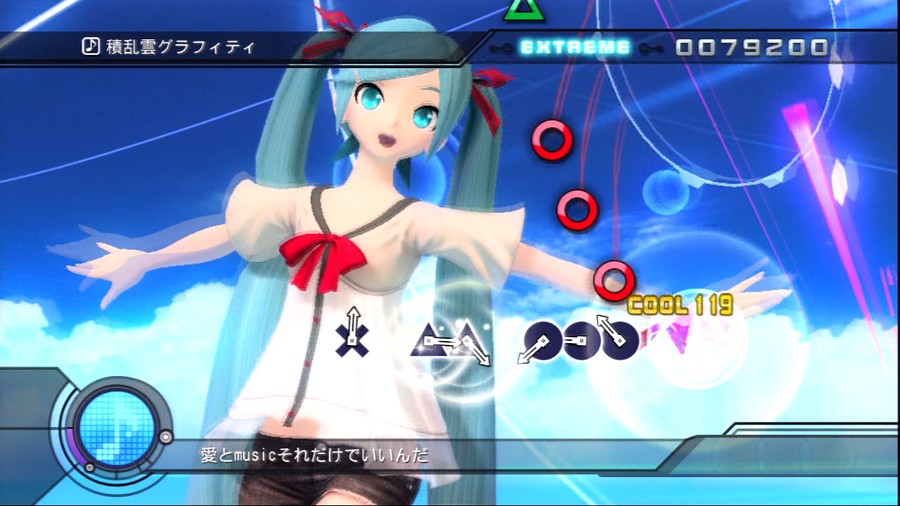
Task: Hit the cross note target
Action: [x=352, y=338]
